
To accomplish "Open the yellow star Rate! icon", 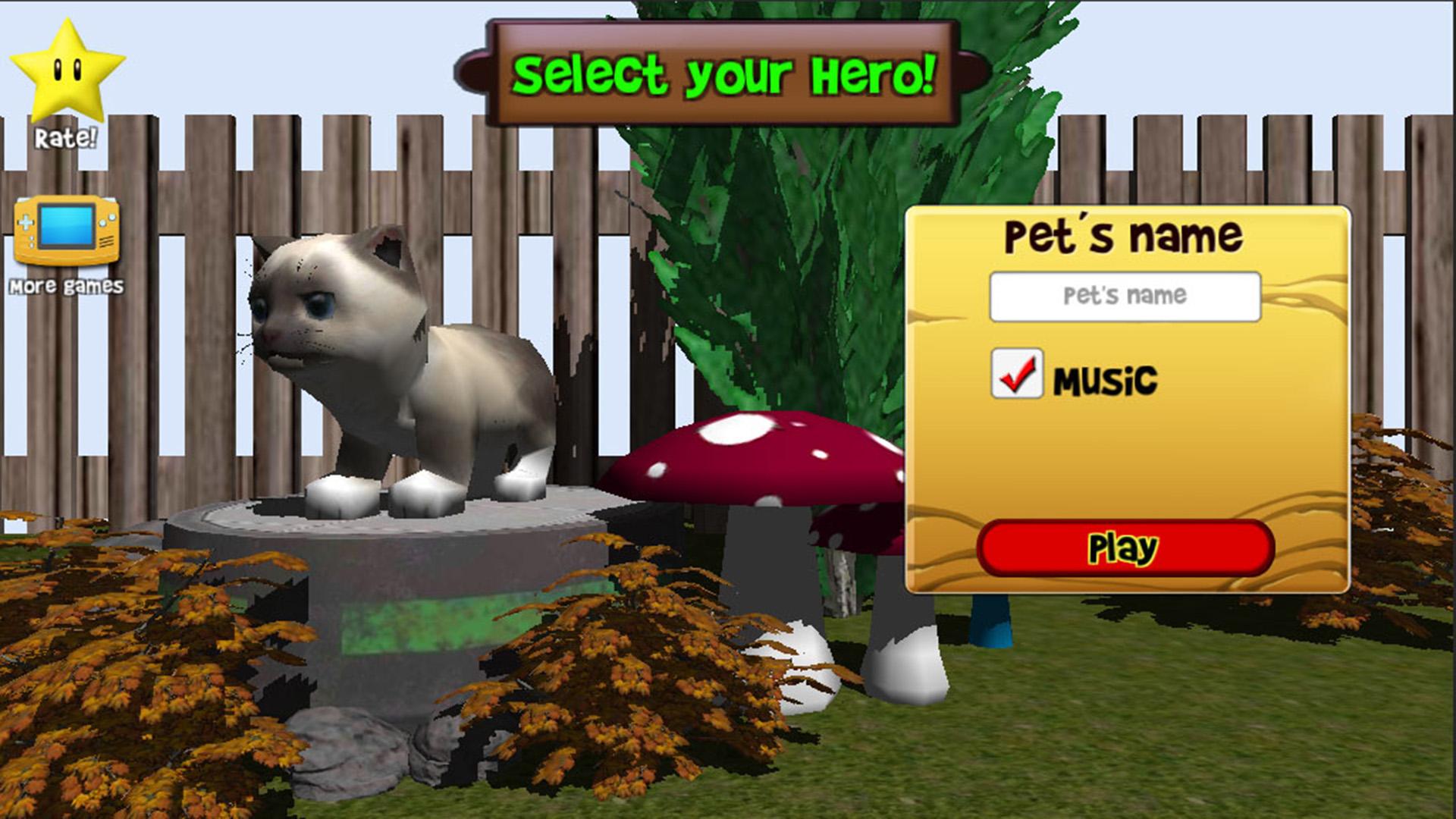I will point(67,74).
